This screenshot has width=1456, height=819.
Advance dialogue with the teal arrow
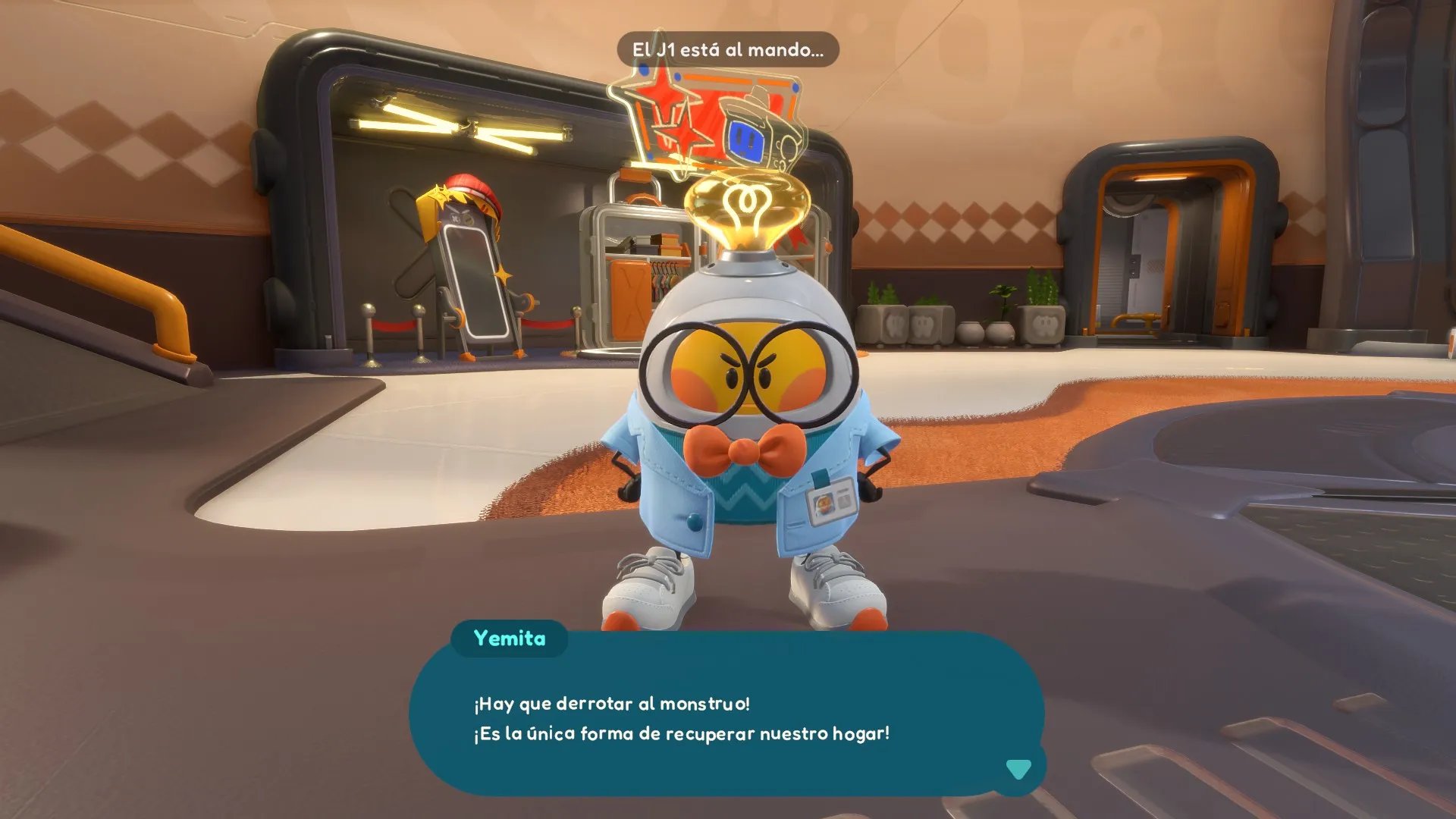(1018, 769)
